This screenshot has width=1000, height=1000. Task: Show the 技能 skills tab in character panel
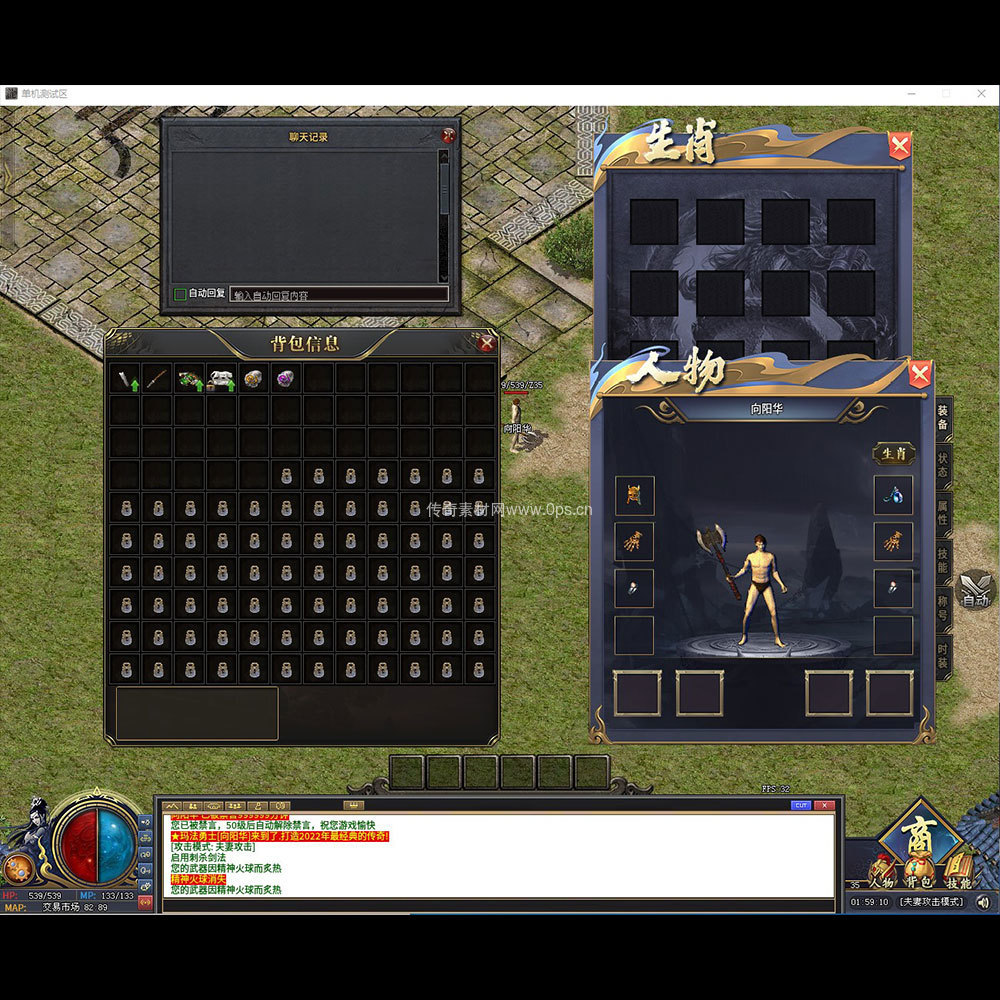pos(942,560)
